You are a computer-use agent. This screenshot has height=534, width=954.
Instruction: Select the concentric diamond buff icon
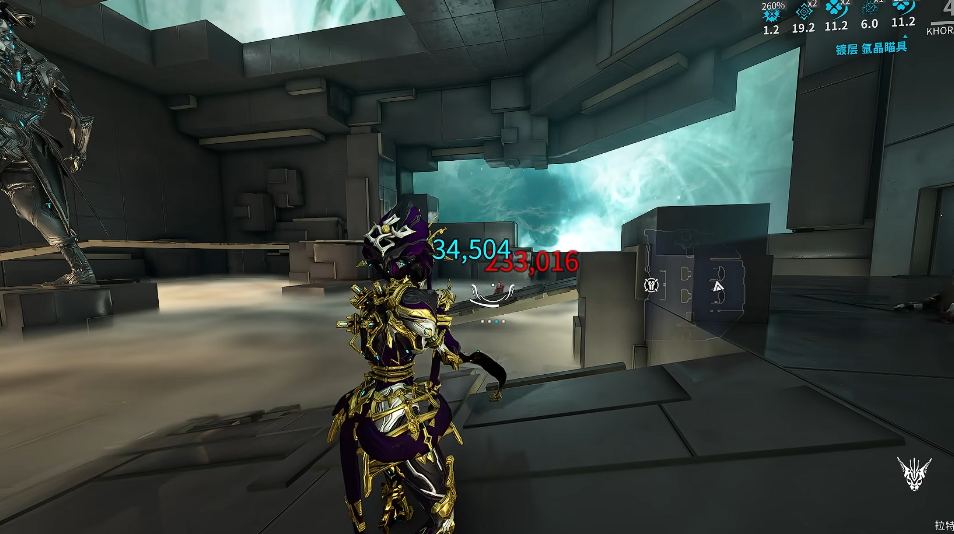[x=803, y=10]
